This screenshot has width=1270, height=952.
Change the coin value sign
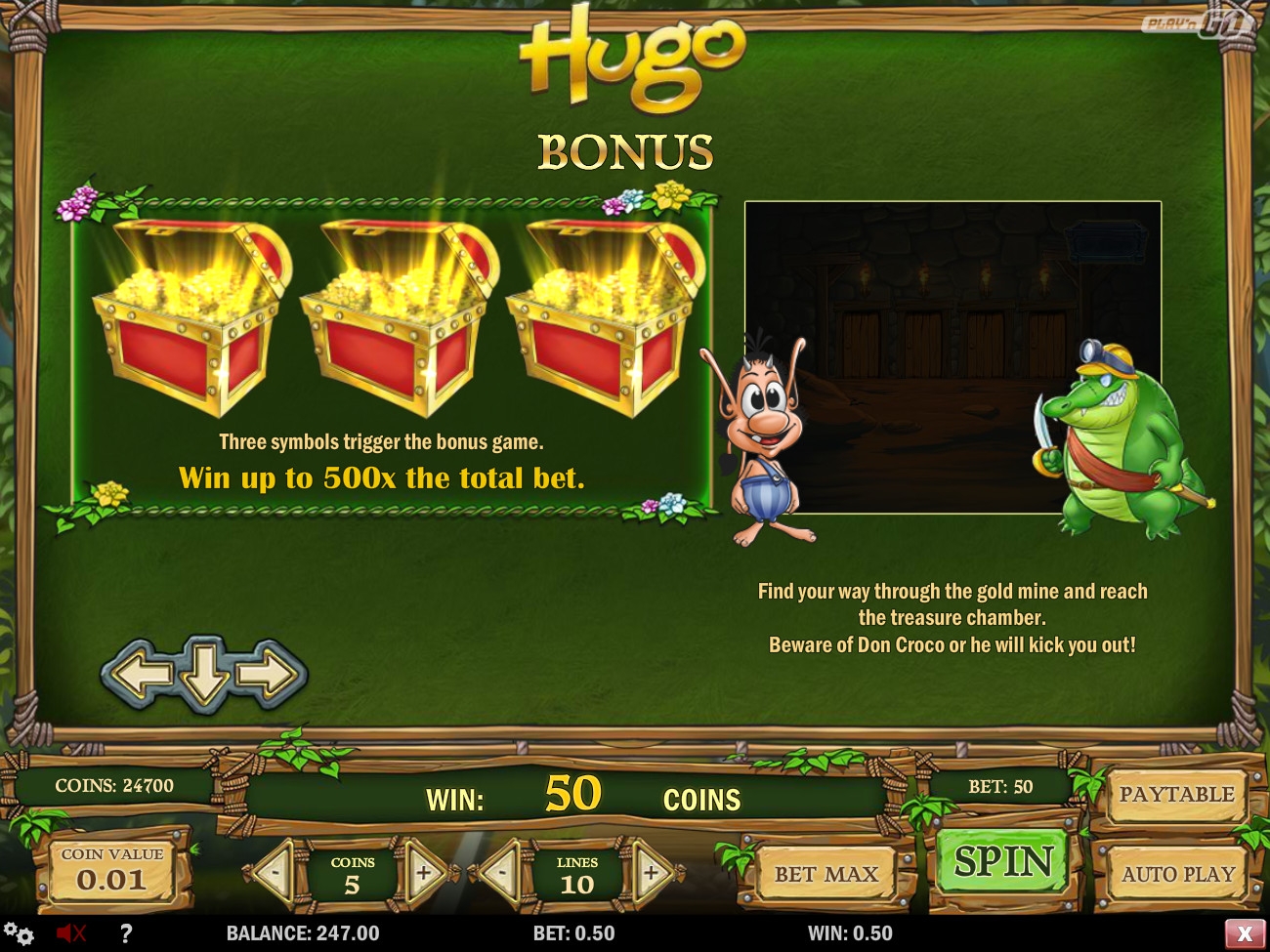tap(111, 870)
